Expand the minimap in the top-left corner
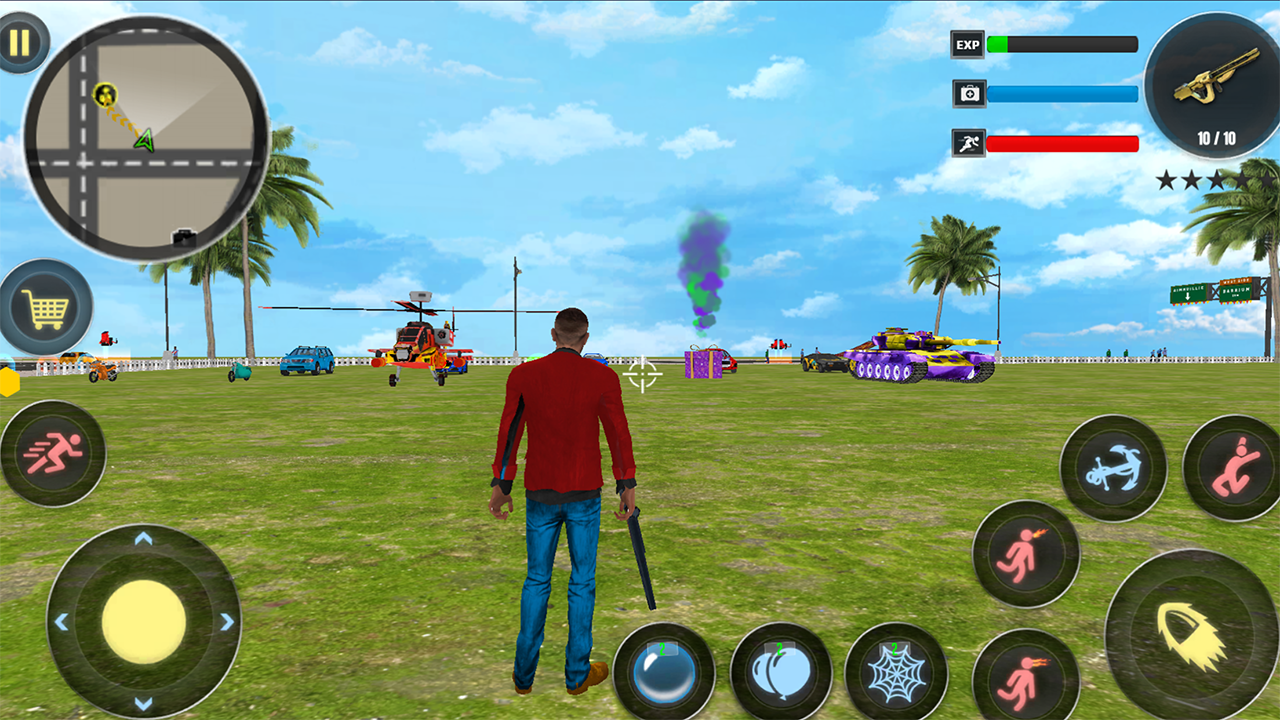 coord(145,140)
